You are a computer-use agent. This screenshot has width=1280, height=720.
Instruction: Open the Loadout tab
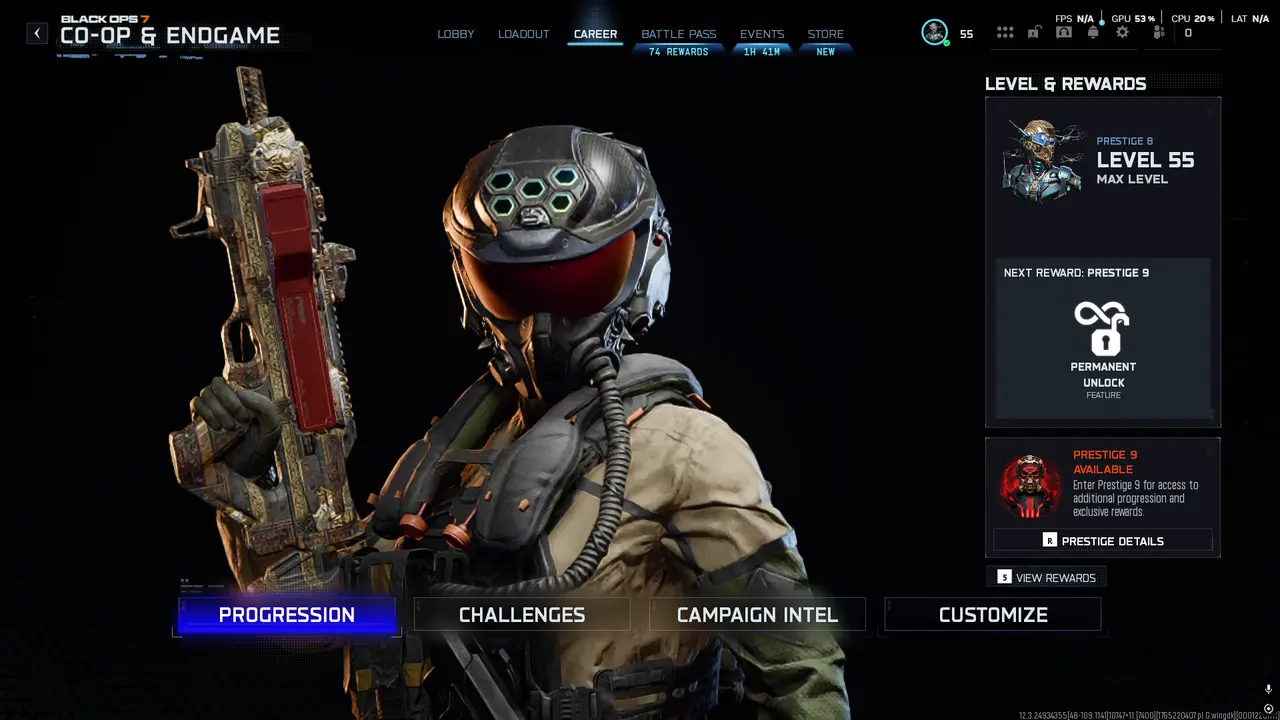click(x=524, y=34)
